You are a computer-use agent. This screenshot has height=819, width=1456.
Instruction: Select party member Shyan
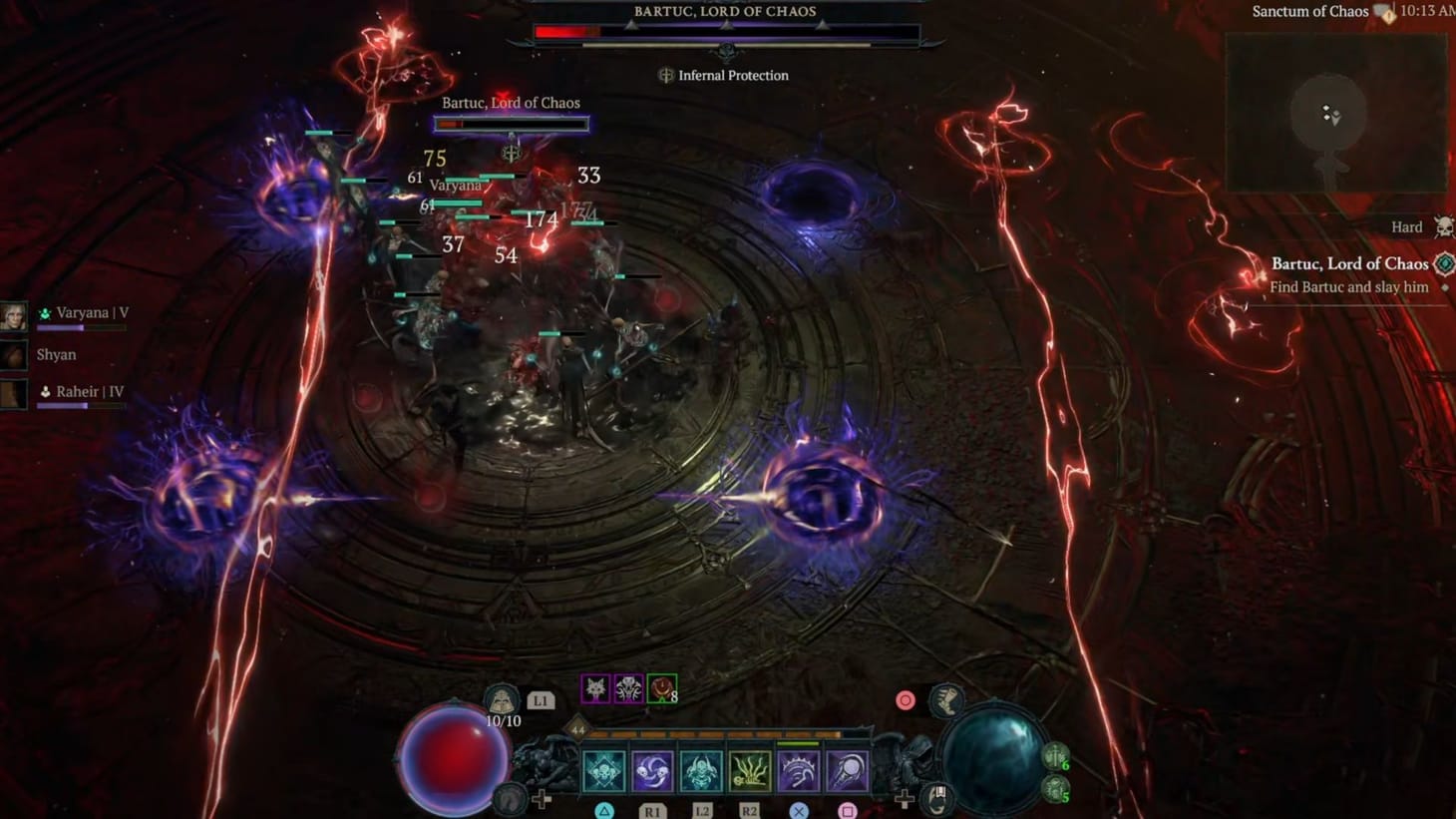coord(56,354)
